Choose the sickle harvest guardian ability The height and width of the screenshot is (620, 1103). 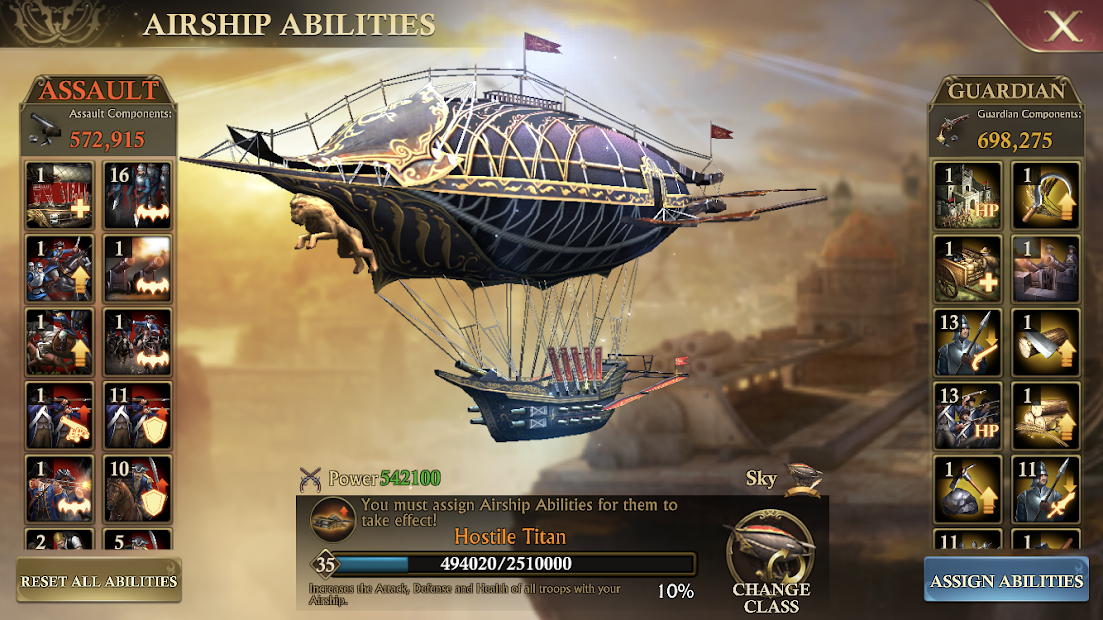point(1045,195)
